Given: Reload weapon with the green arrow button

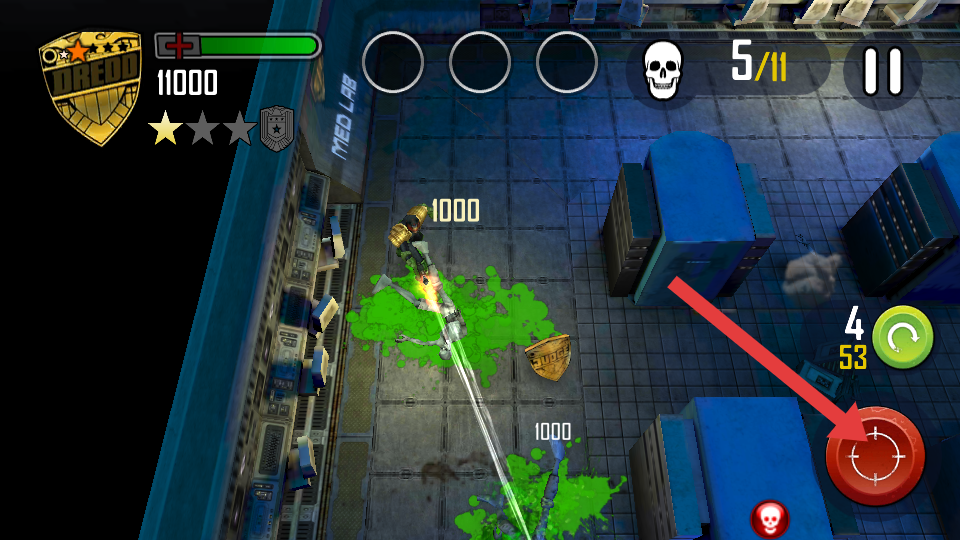Looking at the screenshot, I should pyautogui.click(x=902, y=337).
